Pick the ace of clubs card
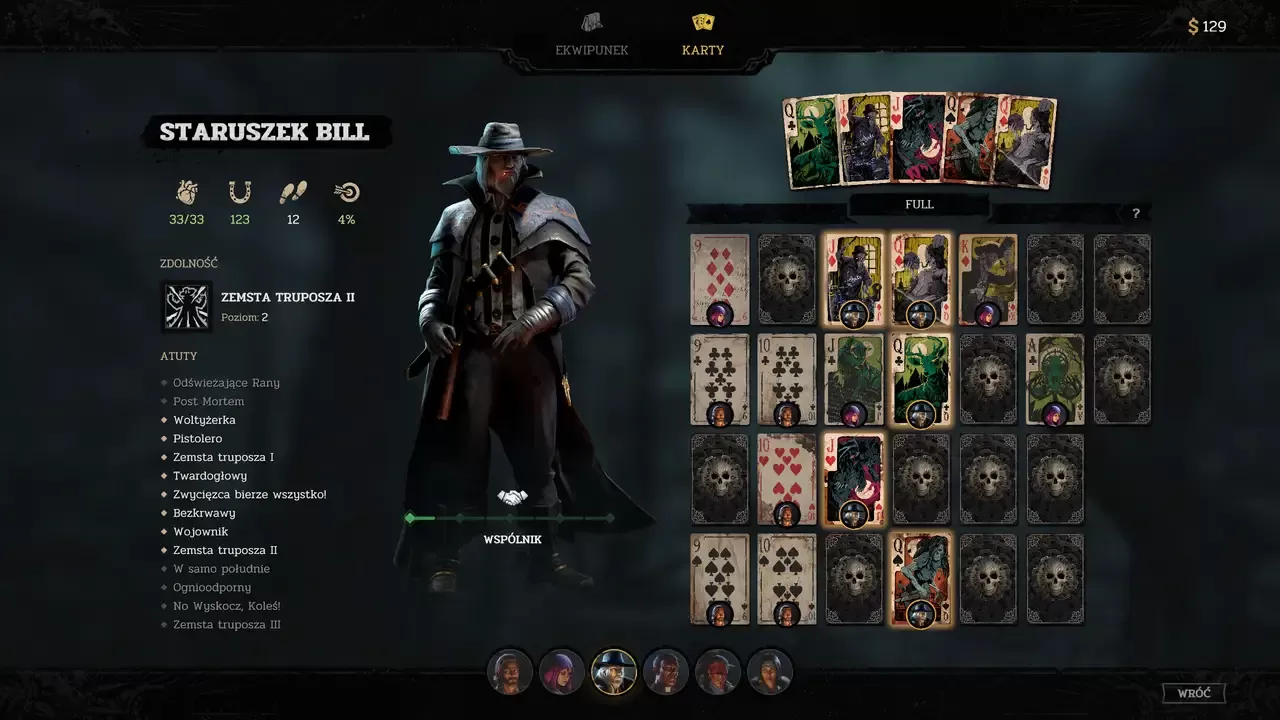This screenshot has width=1280, height=720. (x=1054, y=379)
